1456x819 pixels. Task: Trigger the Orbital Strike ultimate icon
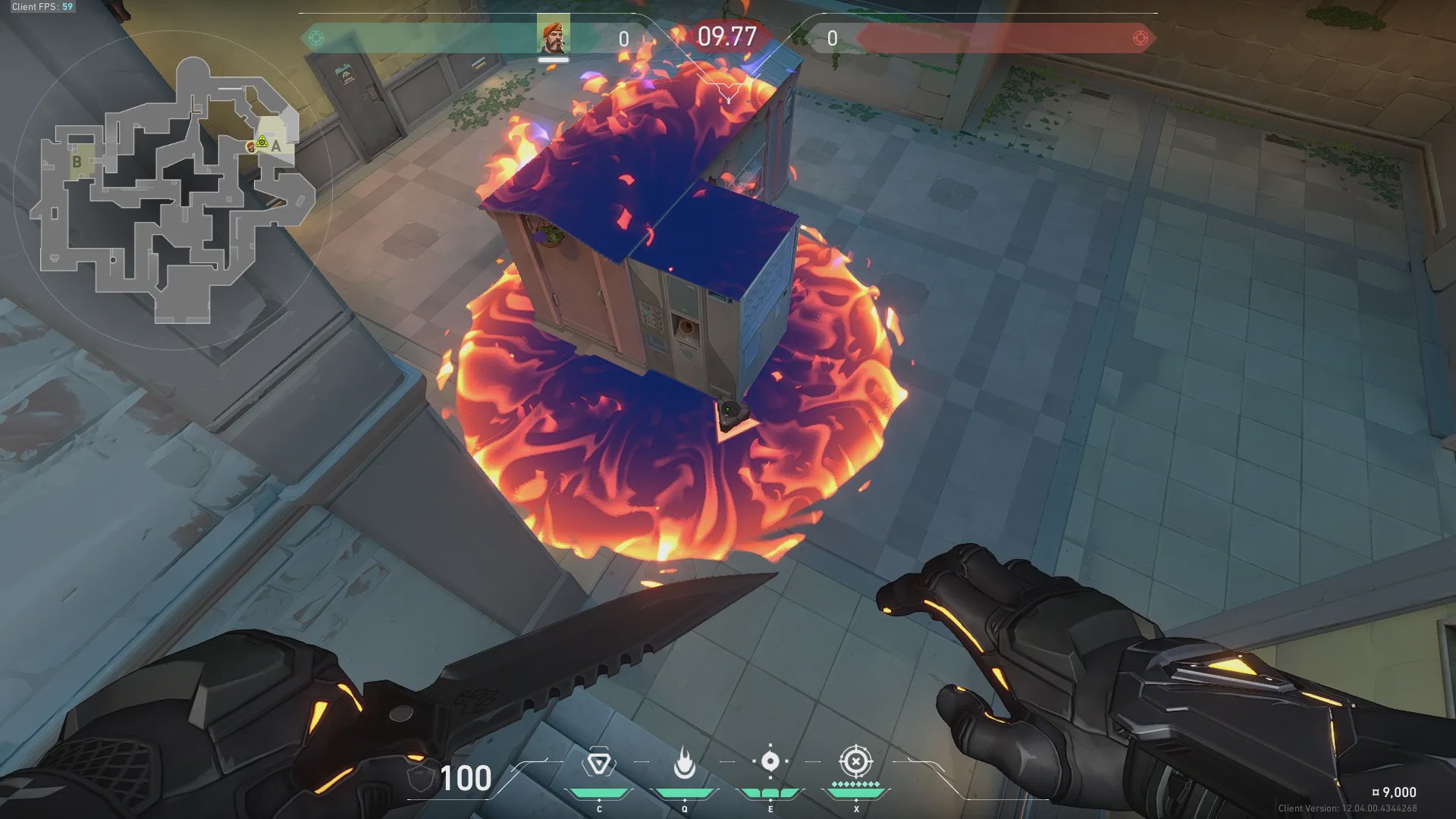click(855, 761)
